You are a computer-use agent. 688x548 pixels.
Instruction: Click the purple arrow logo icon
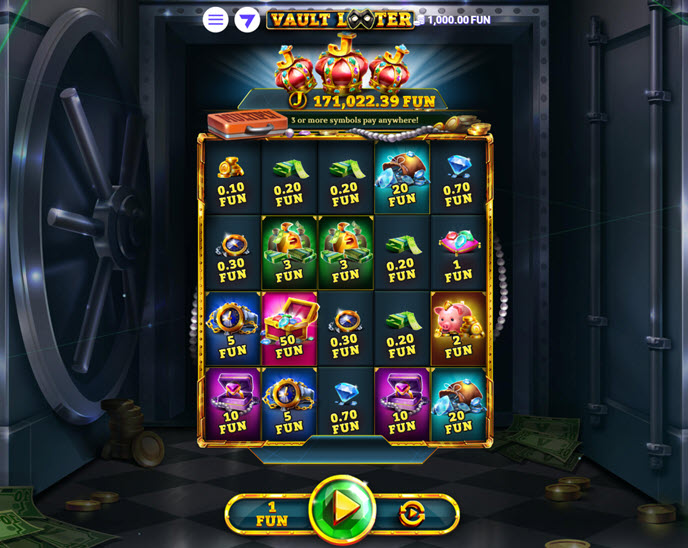247,20
